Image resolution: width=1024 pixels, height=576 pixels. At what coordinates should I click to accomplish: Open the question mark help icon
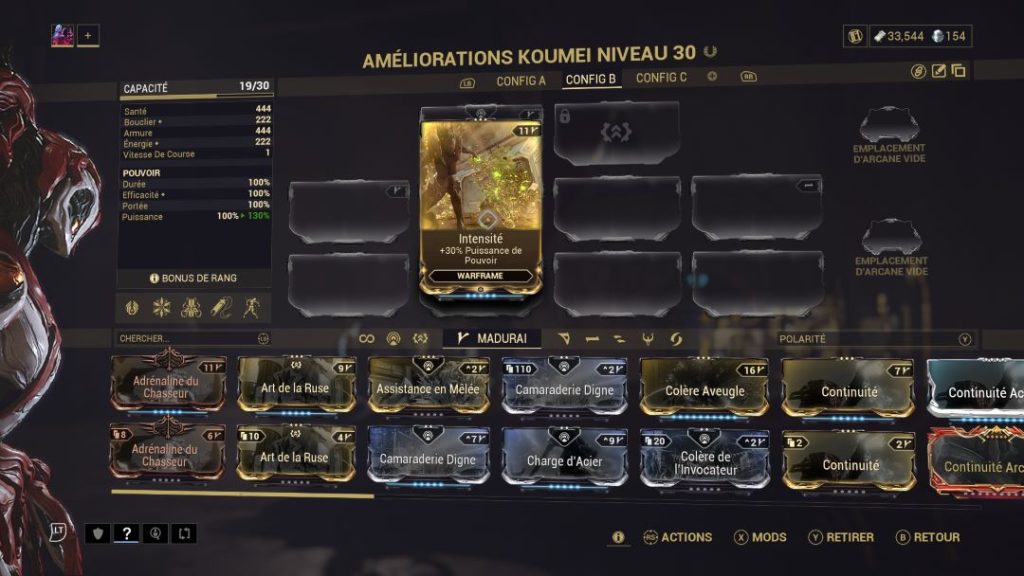(126, 534)
